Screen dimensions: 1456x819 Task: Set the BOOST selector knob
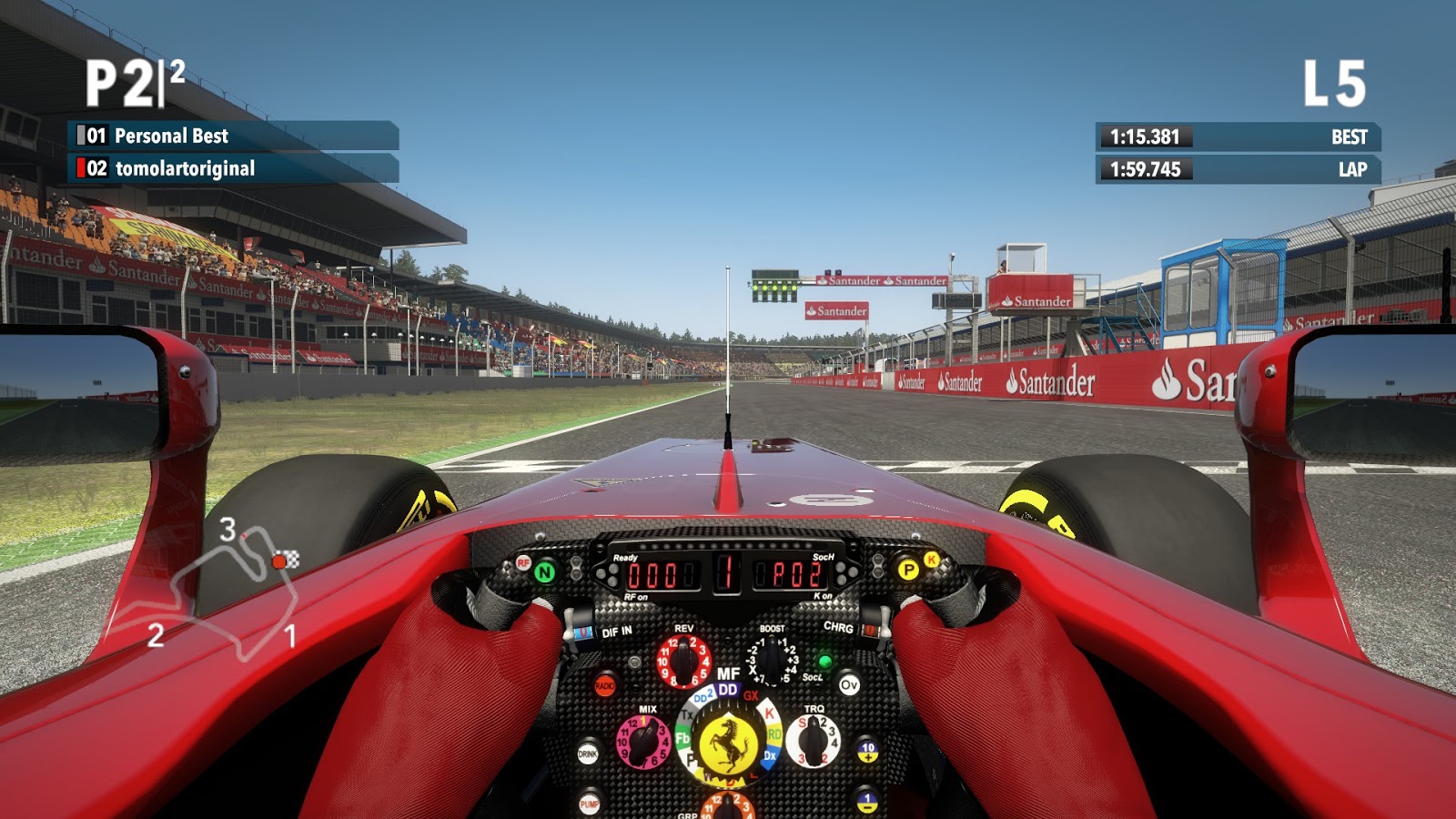click(771, 658)
